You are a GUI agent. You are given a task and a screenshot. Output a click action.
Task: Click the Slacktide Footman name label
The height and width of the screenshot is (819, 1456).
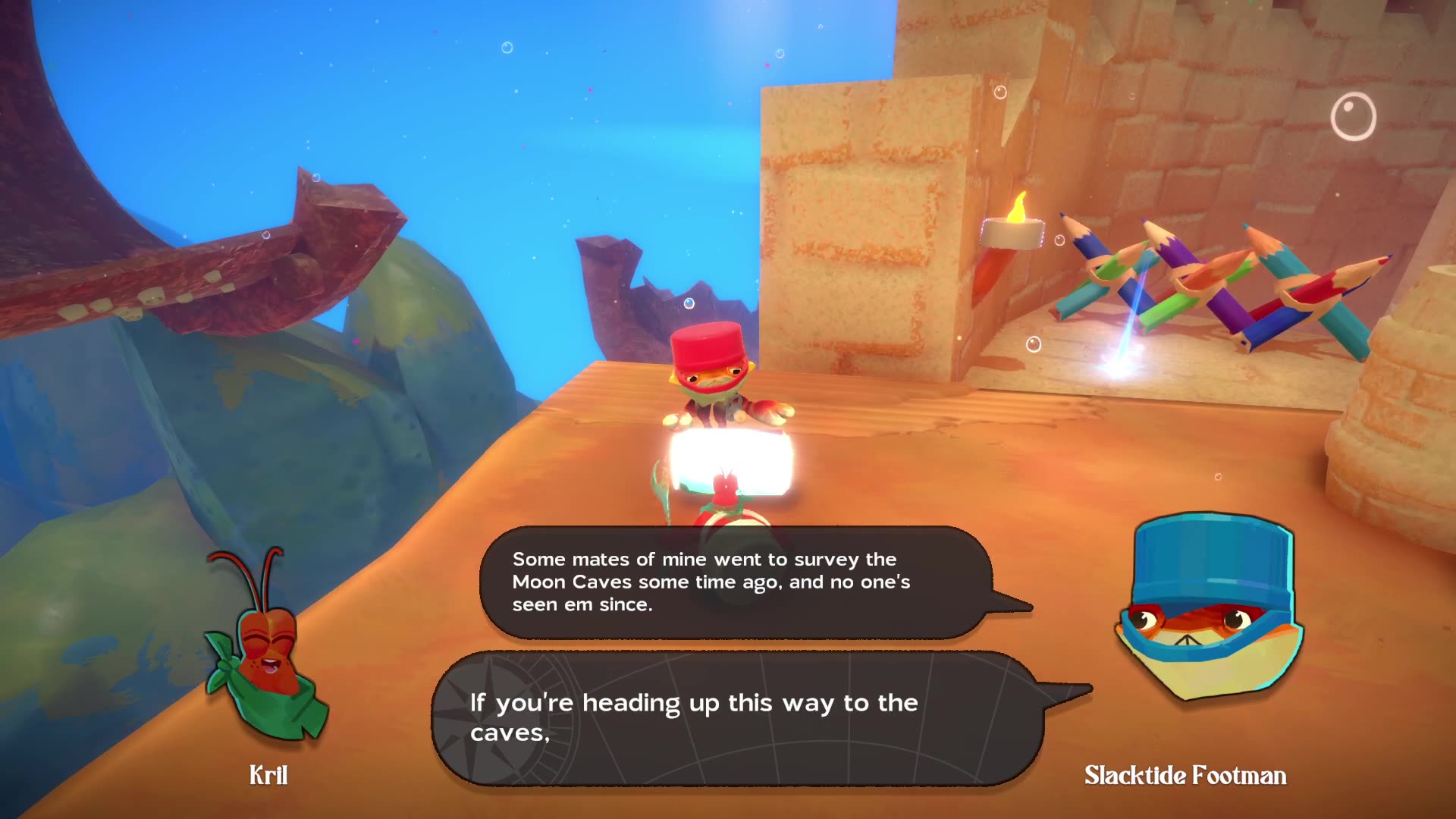click(x=1185, y=777)
